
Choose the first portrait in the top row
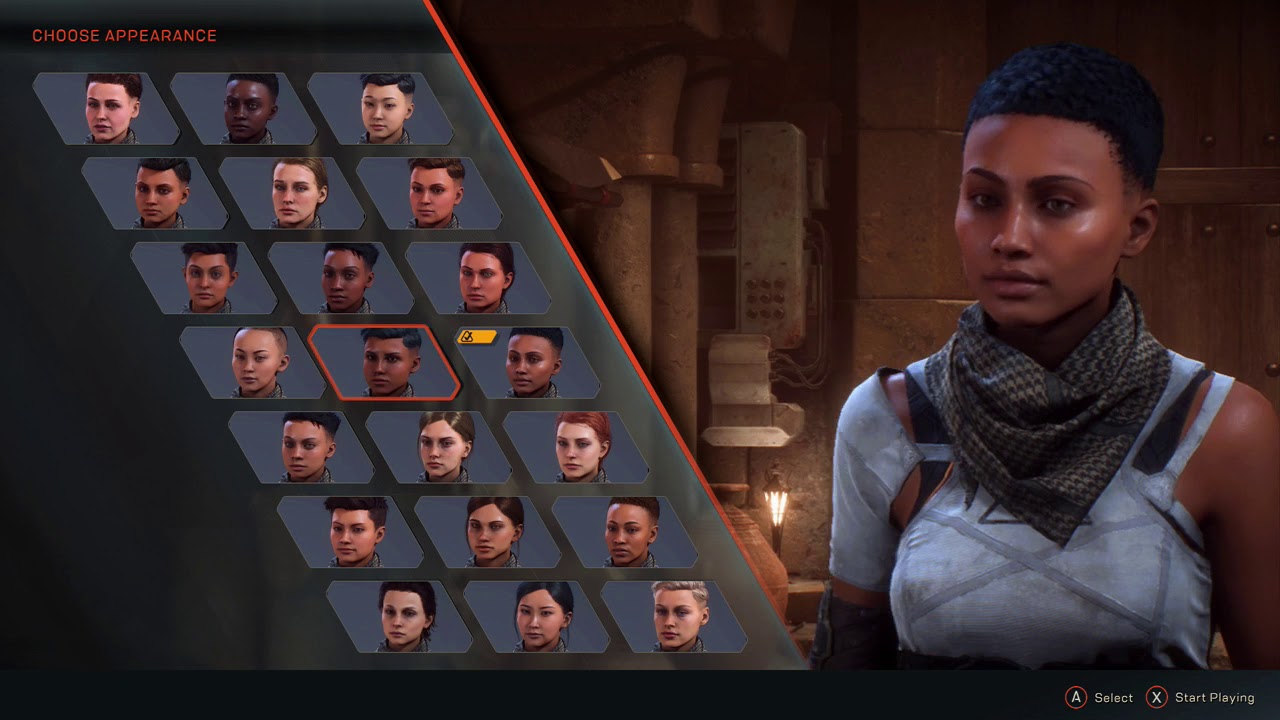coord(107,108)
